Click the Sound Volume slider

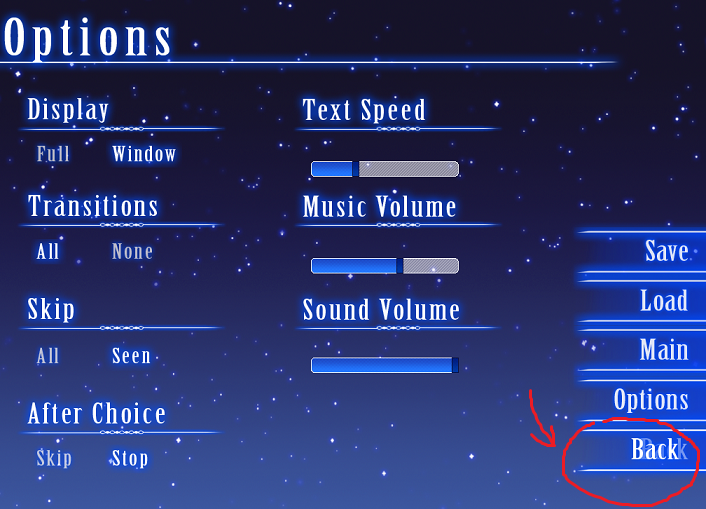(x=385, y=365)
